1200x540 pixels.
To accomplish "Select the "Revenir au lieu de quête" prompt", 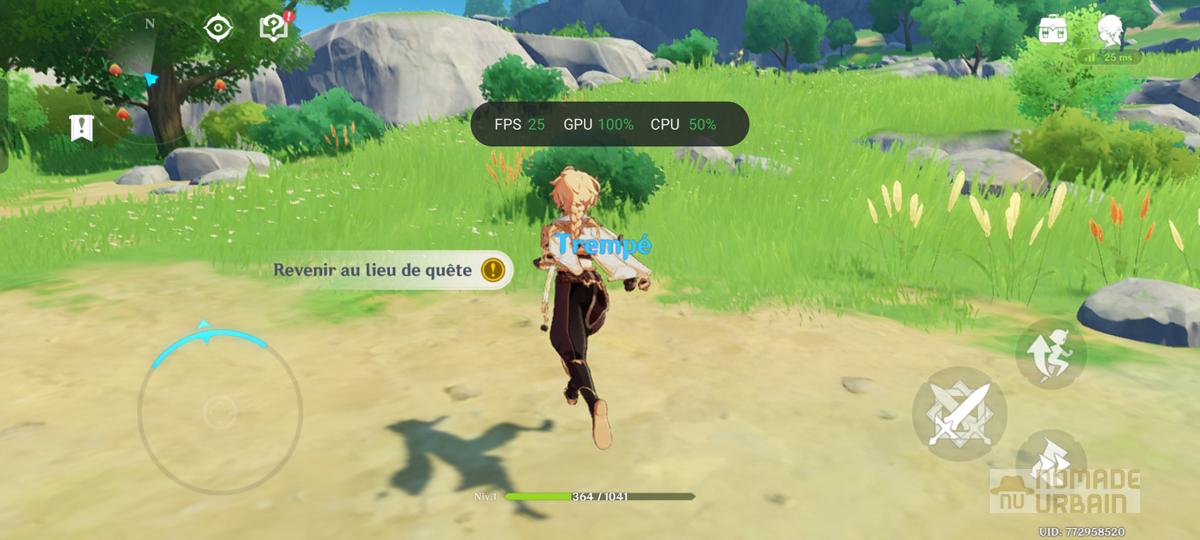I will (x=390, y=270).
